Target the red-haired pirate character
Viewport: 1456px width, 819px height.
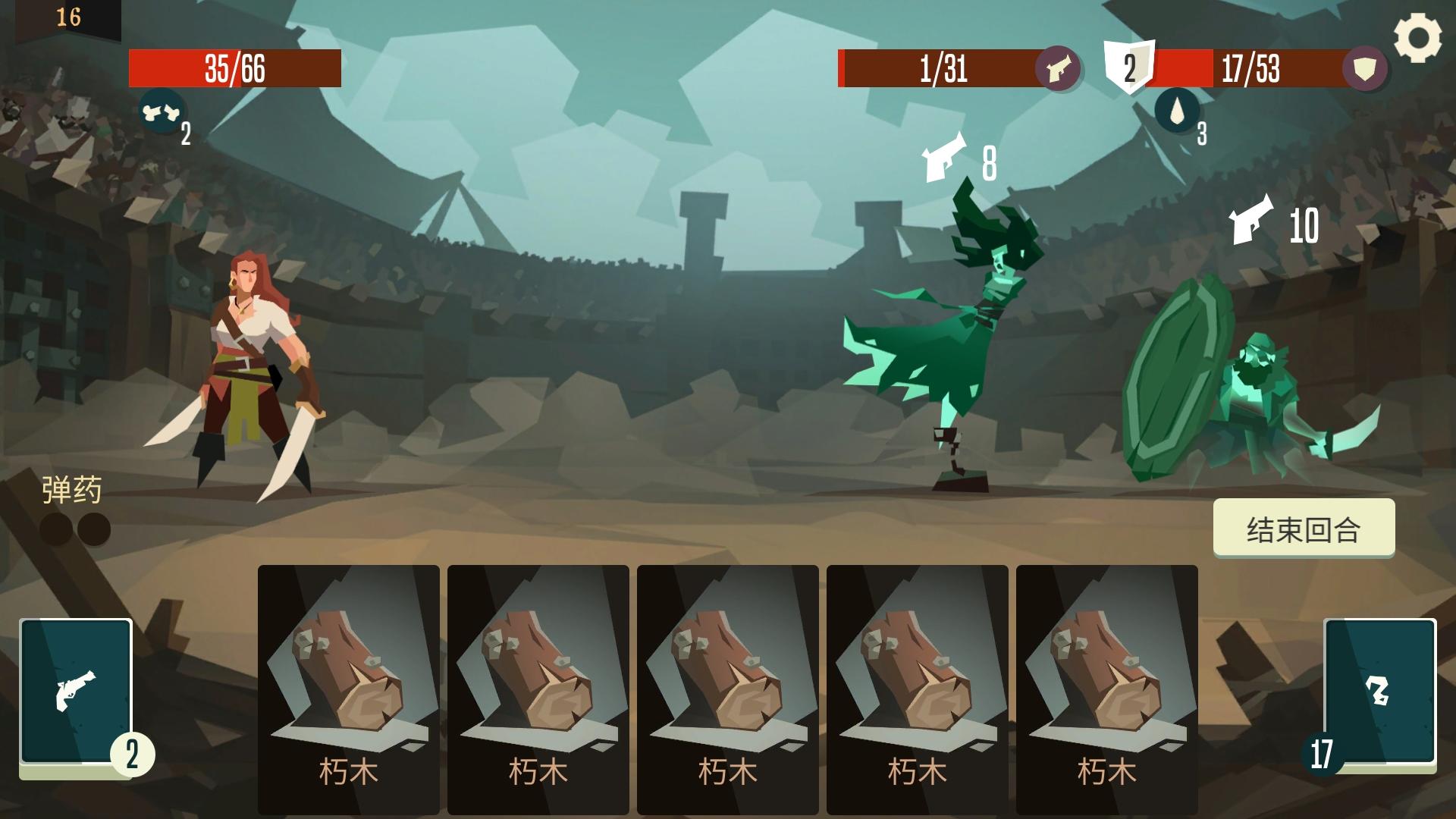(x=250, y=356)
